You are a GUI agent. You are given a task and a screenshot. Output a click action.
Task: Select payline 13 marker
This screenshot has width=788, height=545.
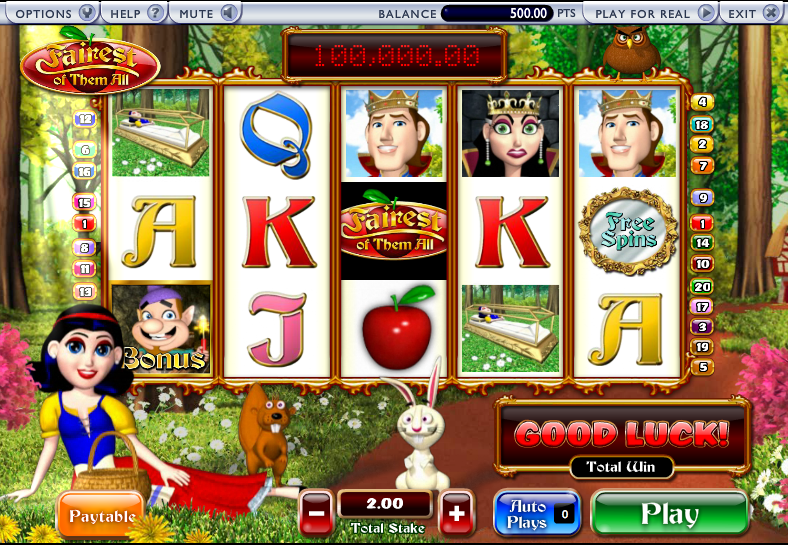point(85,292)
